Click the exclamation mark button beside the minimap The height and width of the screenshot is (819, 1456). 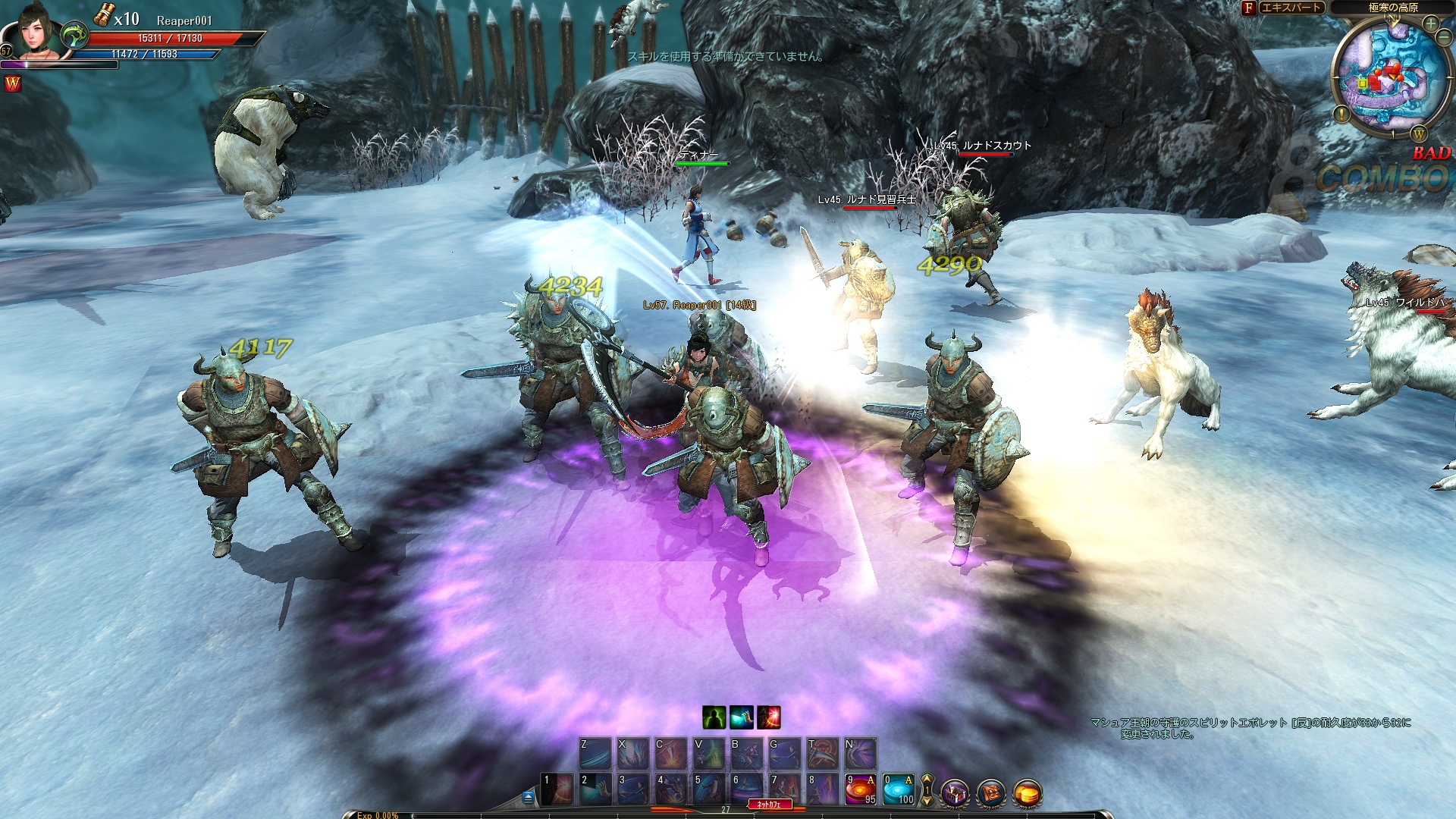point(1341,115)
